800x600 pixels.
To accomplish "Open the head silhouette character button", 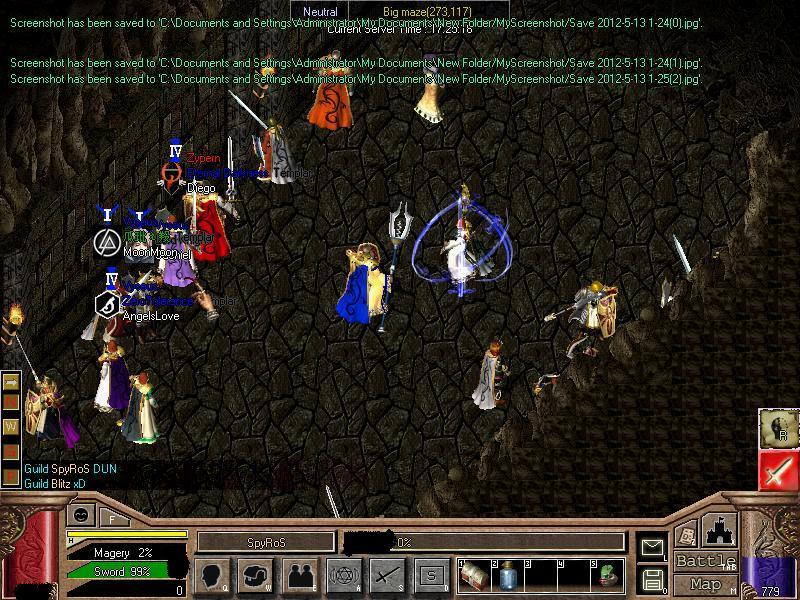I will [211, 575].
